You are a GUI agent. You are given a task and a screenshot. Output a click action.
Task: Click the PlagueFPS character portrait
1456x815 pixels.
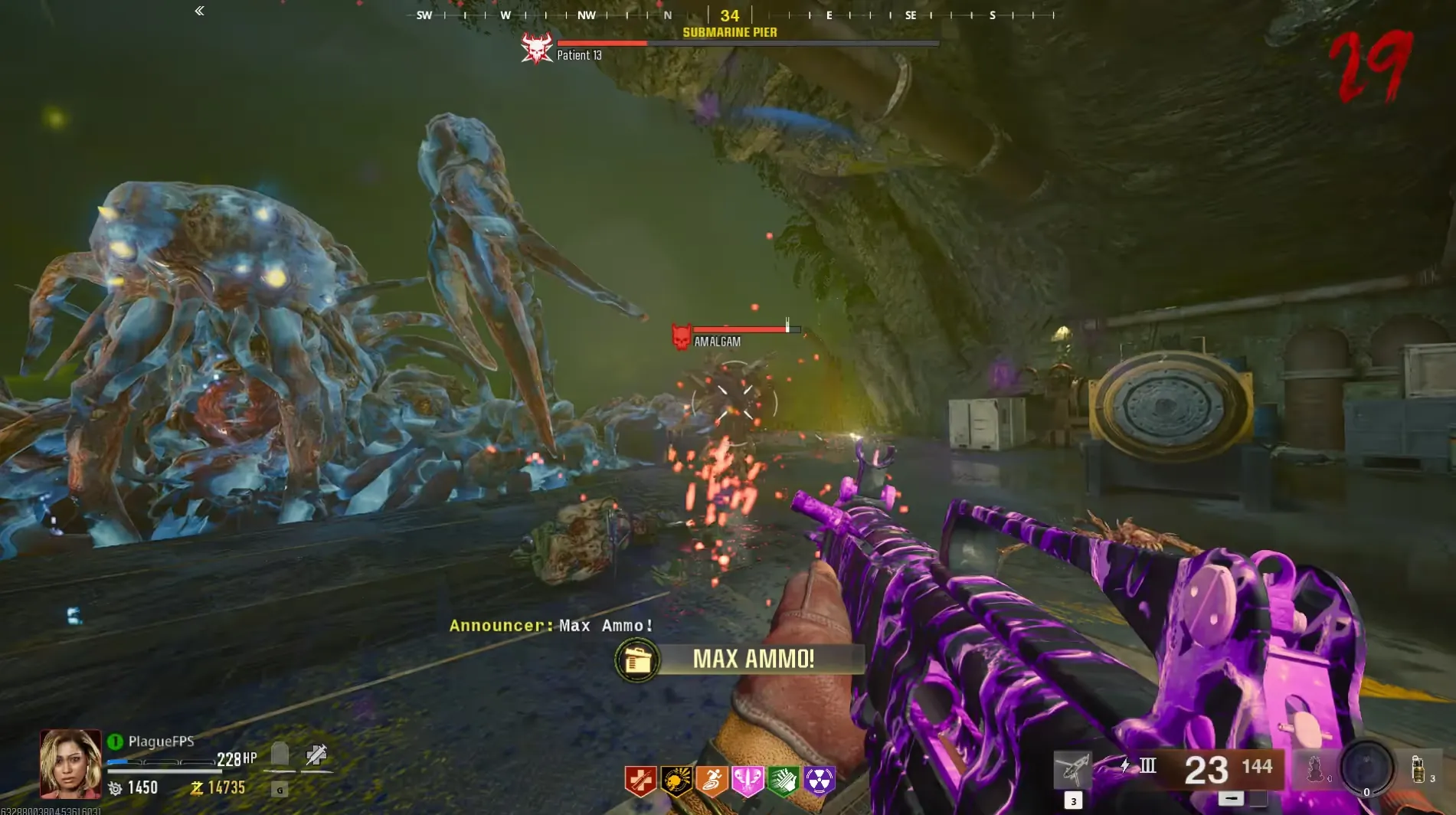(x=70, y=764)
